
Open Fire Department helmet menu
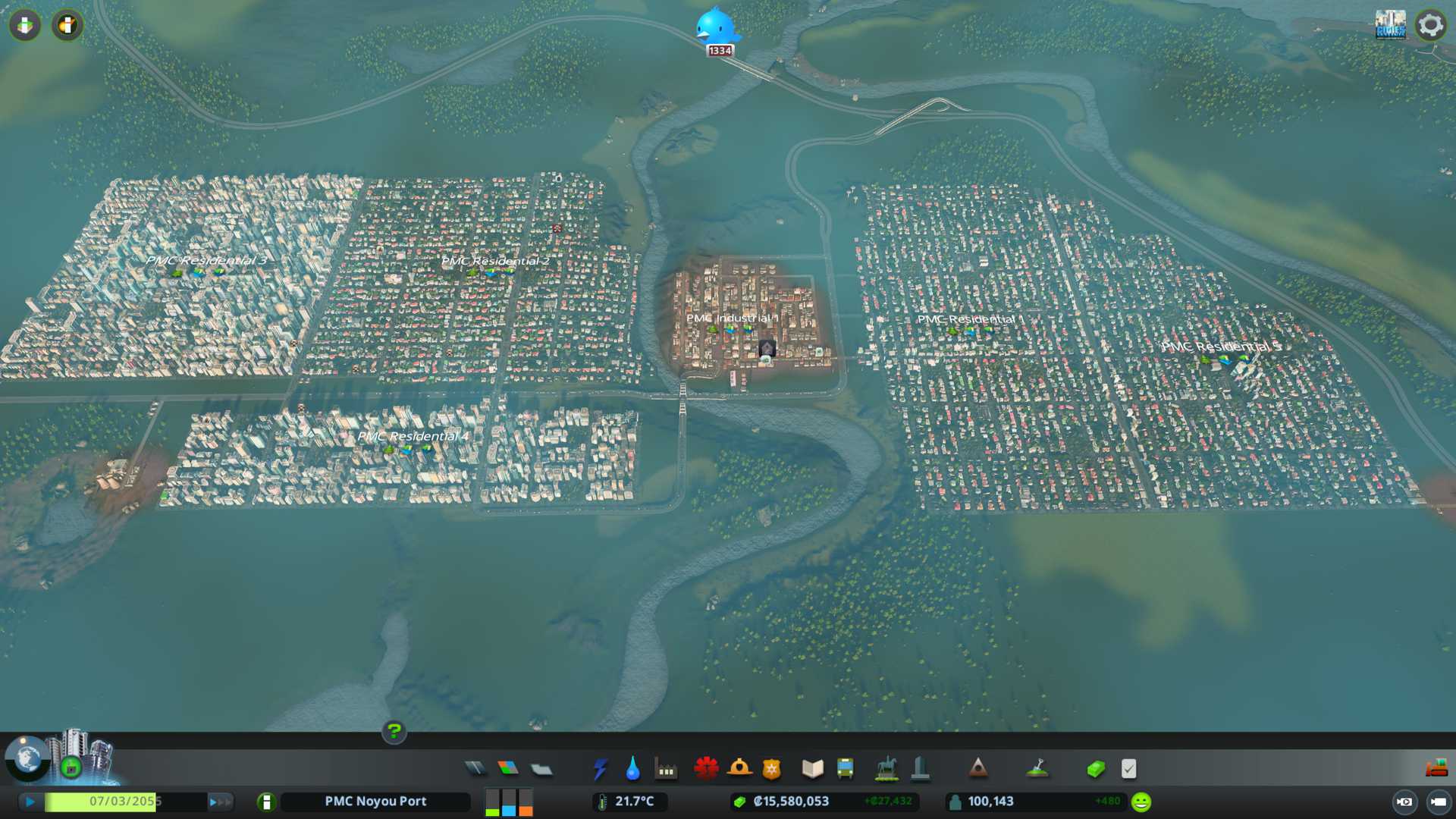739,769
